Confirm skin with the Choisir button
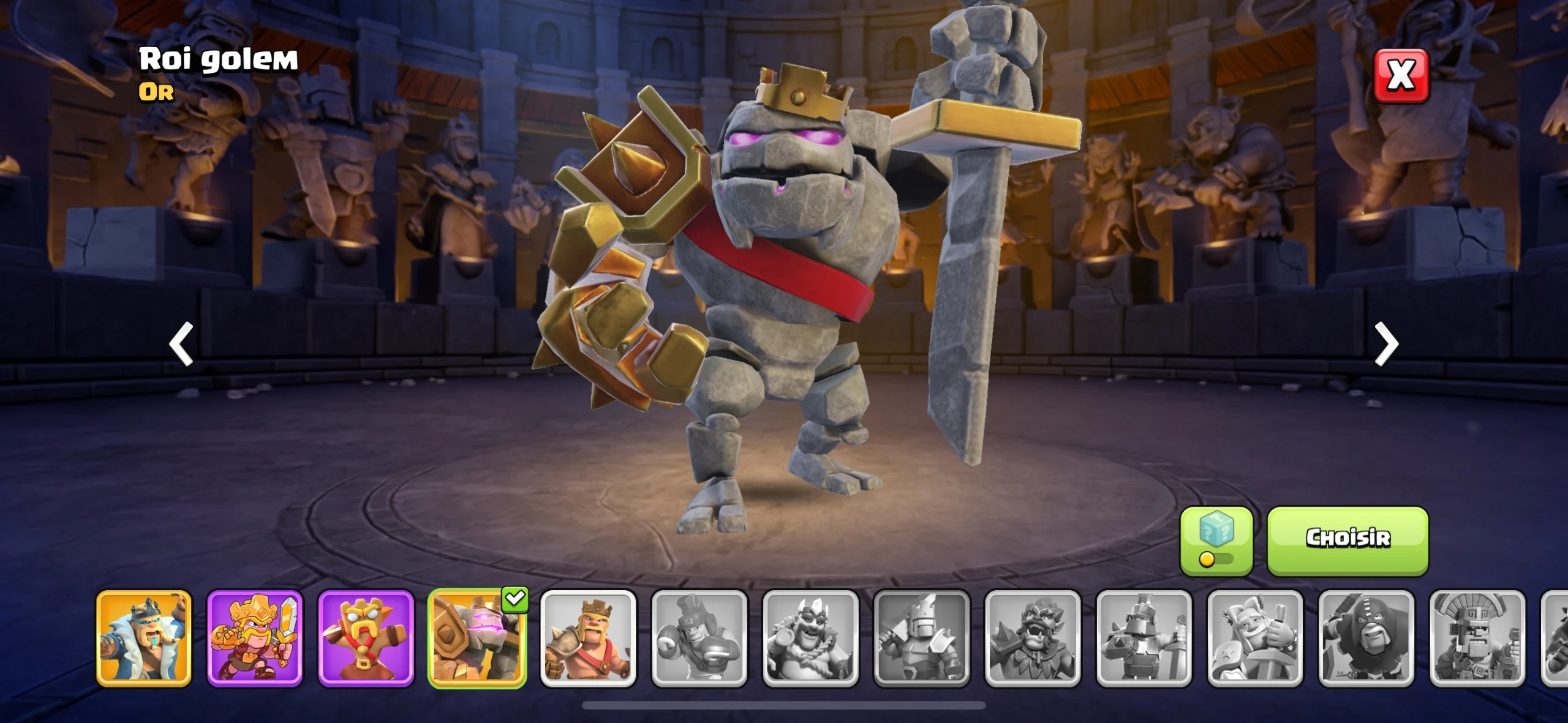 [x=1347, y=540]
